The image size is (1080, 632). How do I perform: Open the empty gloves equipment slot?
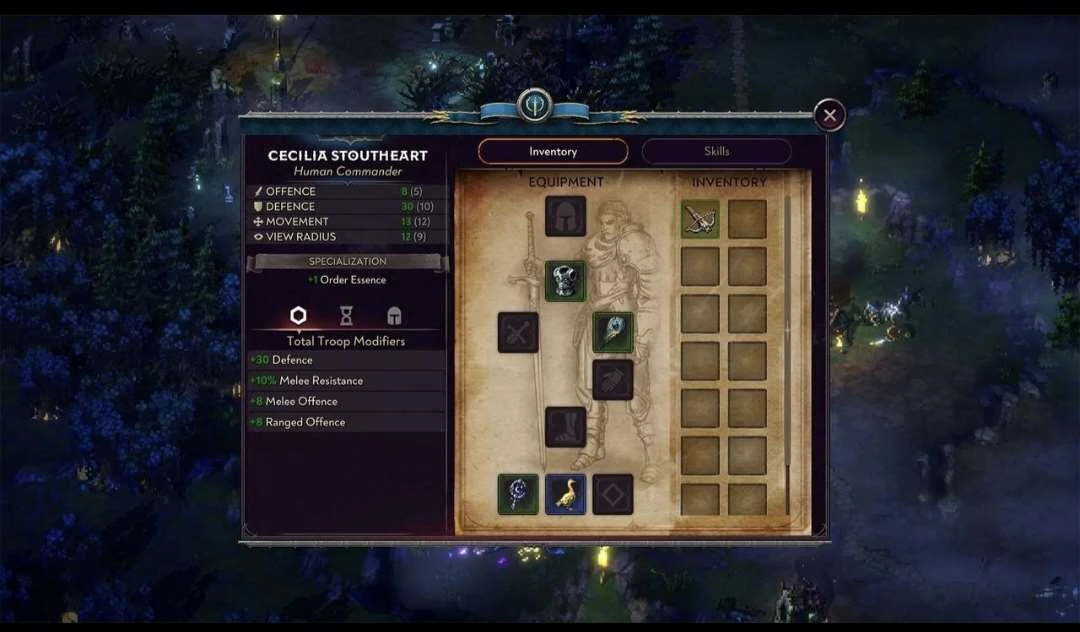pyautogui.click(x=613, y=380)
